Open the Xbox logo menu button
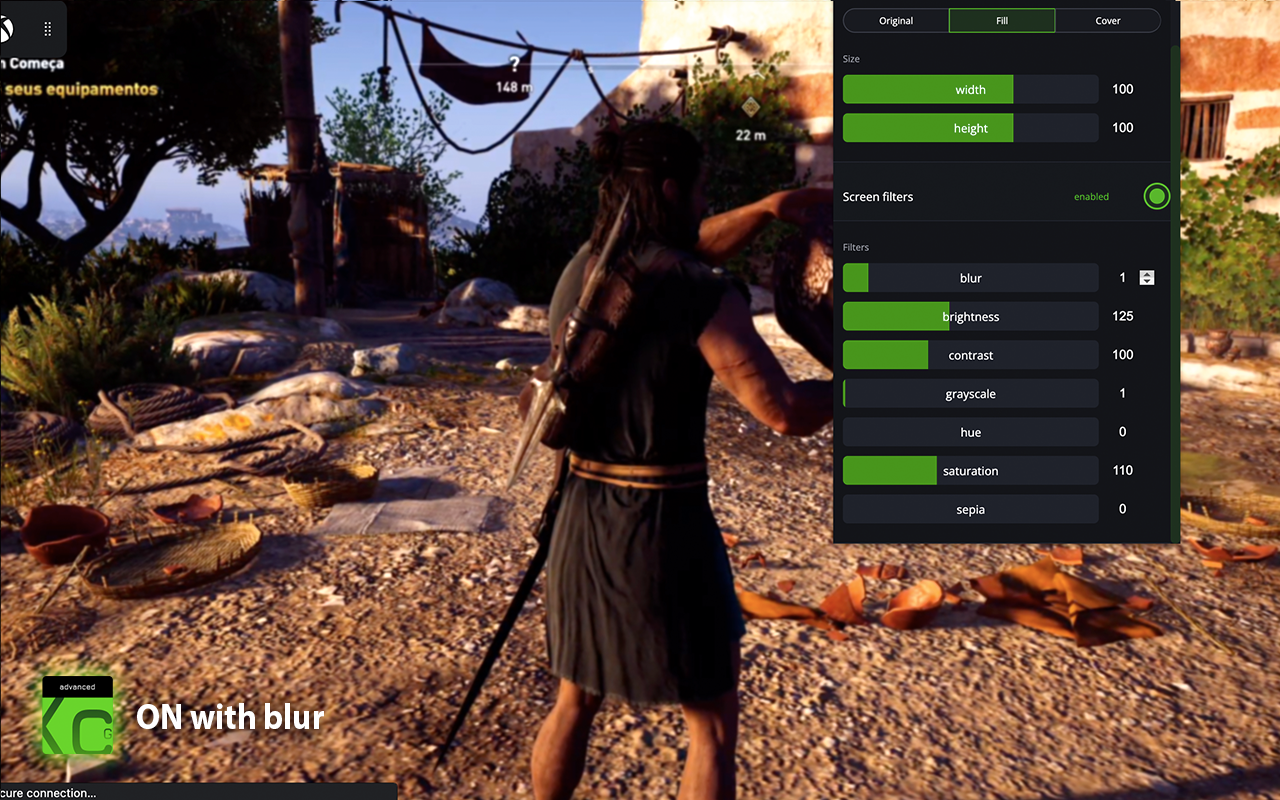The width and height of the screenshot is (1280, 800). (x=8, y=29)
